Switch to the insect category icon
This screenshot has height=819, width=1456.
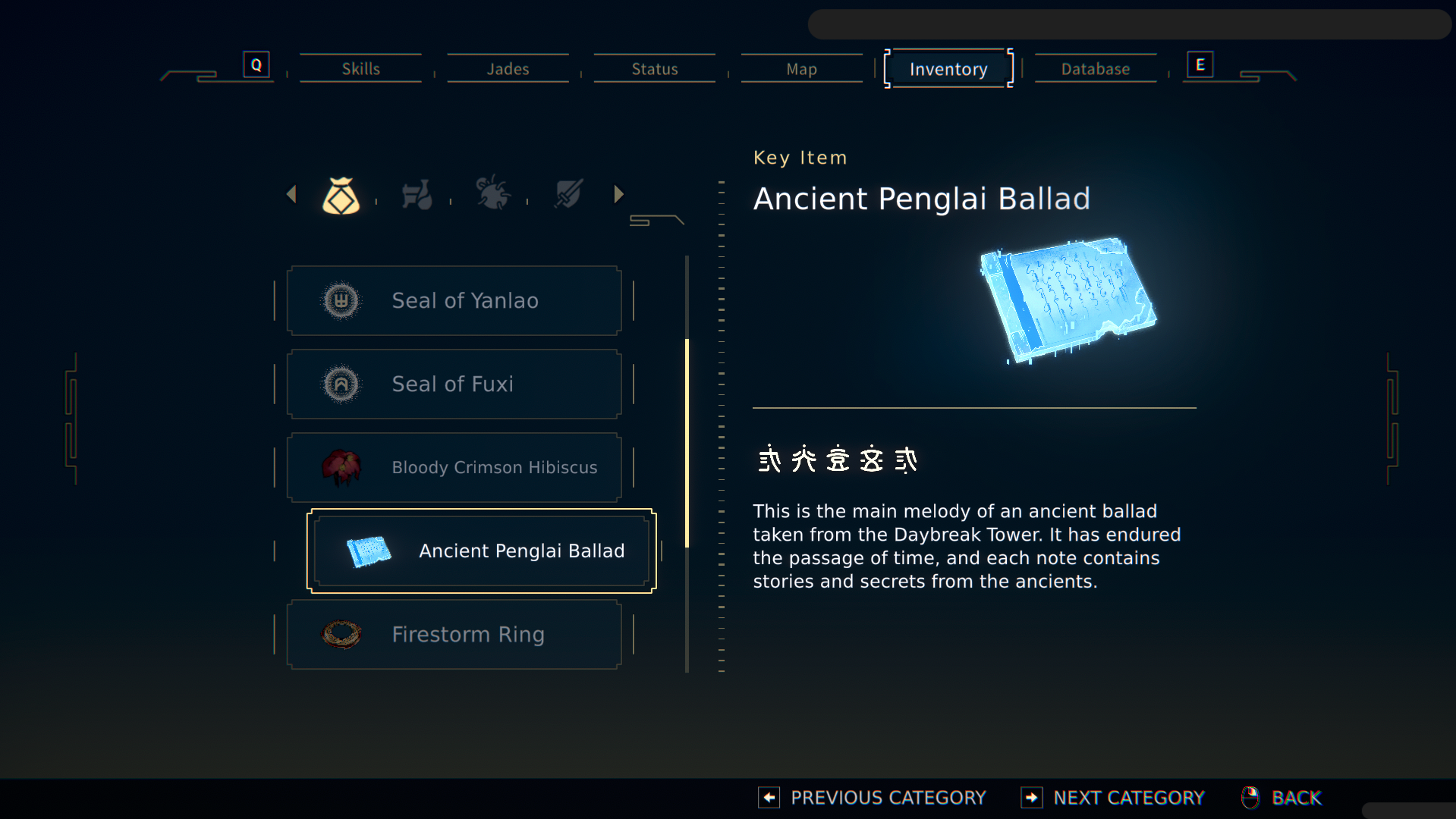(492, 194)
